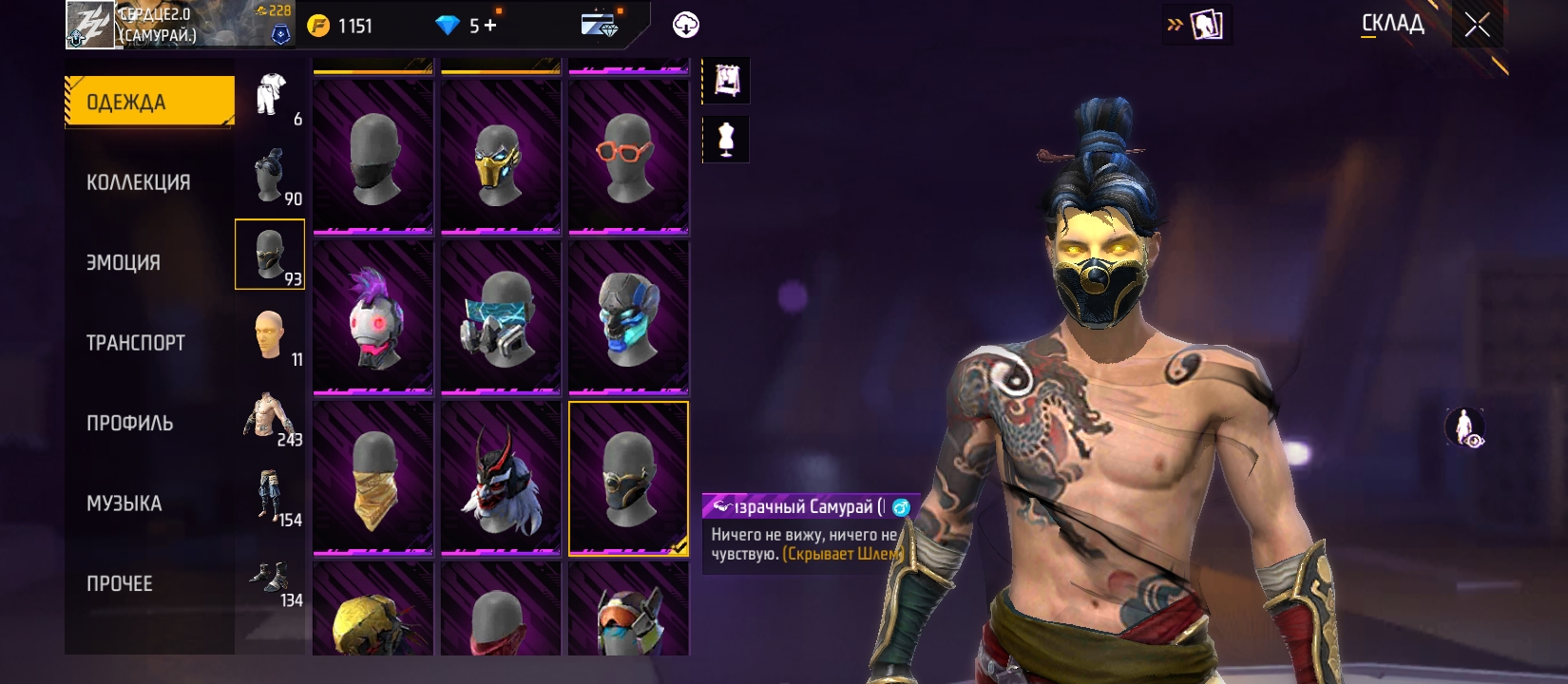Show the shirtless torso tops subcategory
1568x684 pixels.
(x=271, y=417)
